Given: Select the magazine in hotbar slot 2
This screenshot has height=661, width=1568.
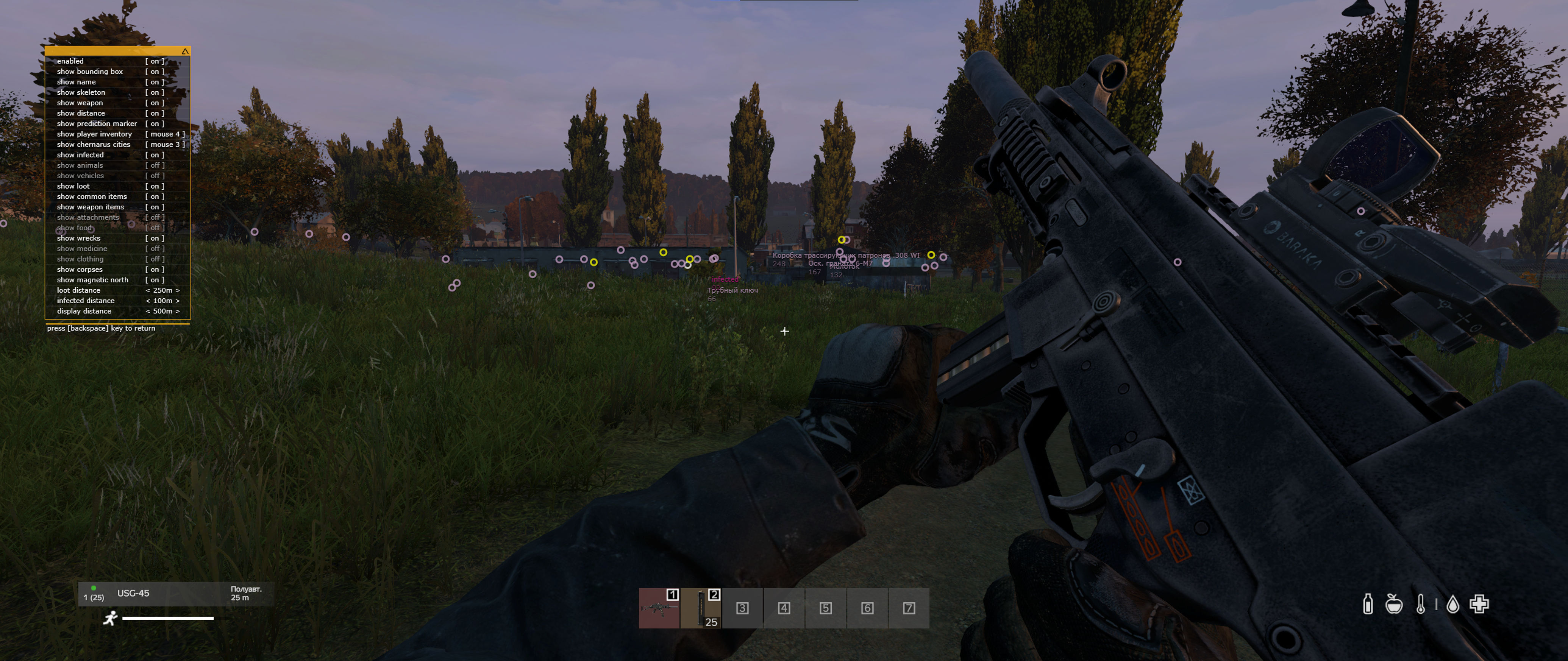Looking at the screenshot, I should click(x=701, y=608).
